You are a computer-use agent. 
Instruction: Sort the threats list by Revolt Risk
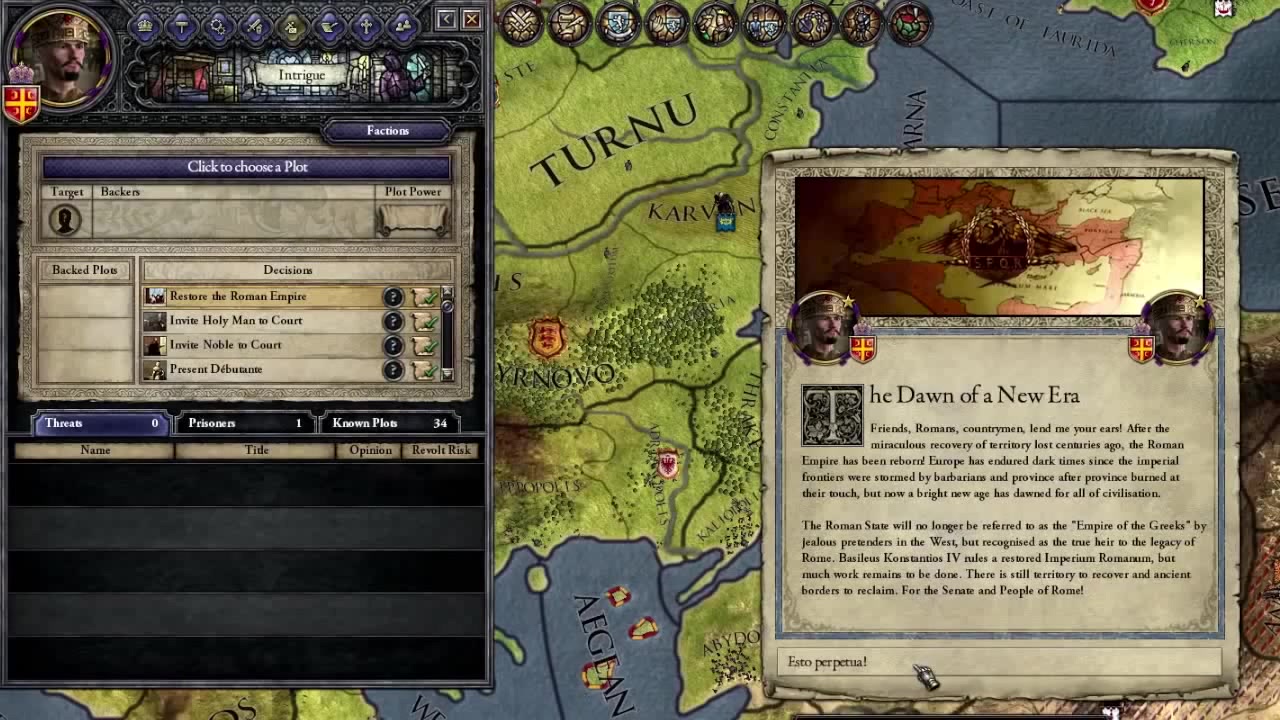[x=441, y=450]
